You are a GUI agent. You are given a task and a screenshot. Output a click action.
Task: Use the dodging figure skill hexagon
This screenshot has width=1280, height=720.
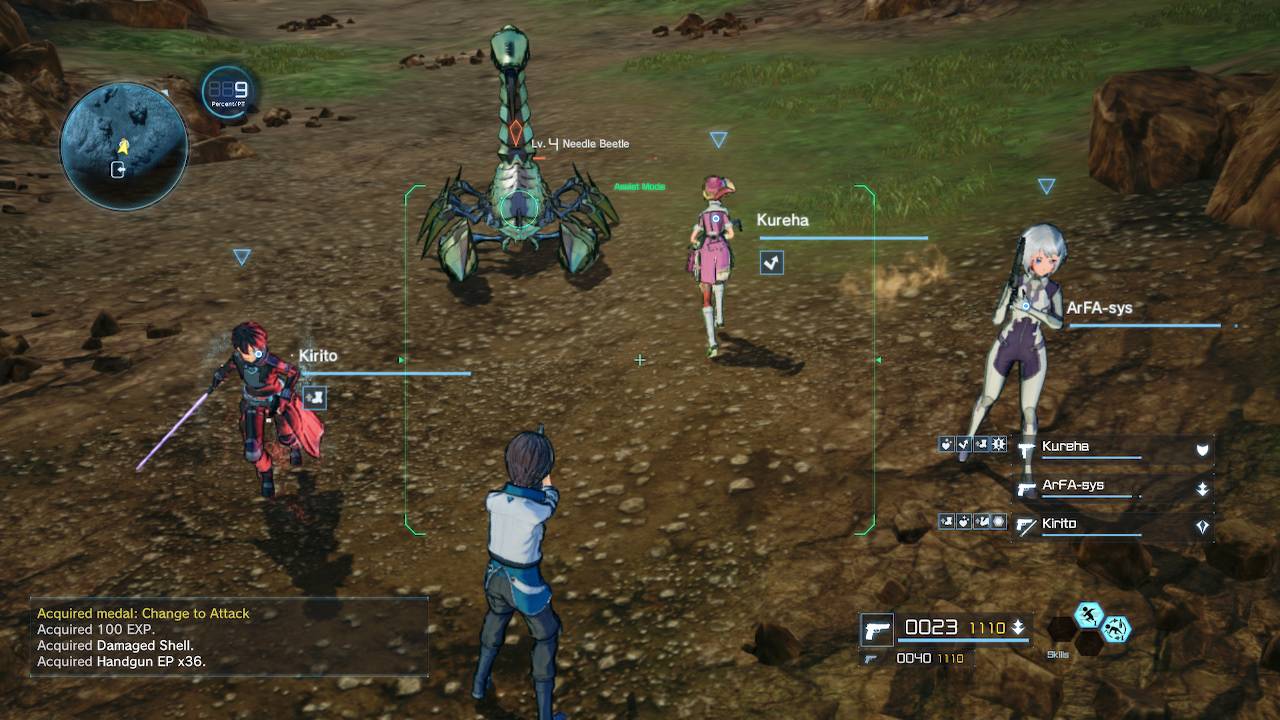pyautogui.click(x=1116, y=629)
